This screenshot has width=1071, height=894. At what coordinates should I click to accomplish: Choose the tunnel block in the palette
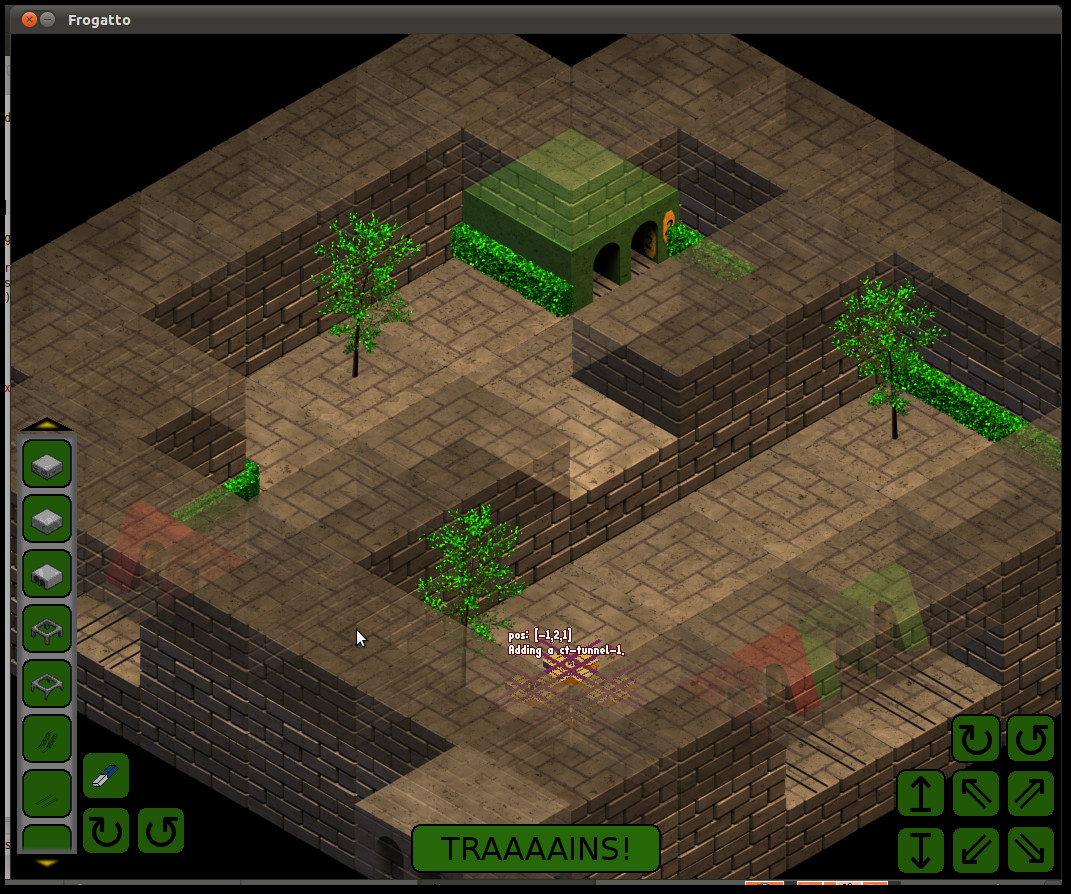pyautogui.click(x=47, y=574)
